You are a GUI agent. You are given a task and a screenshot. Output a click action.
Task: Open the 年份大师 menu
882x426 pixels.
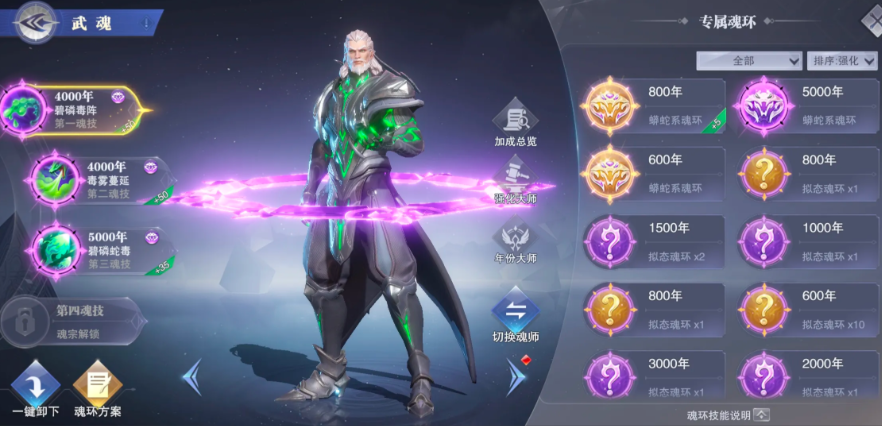tap(515, 245)
